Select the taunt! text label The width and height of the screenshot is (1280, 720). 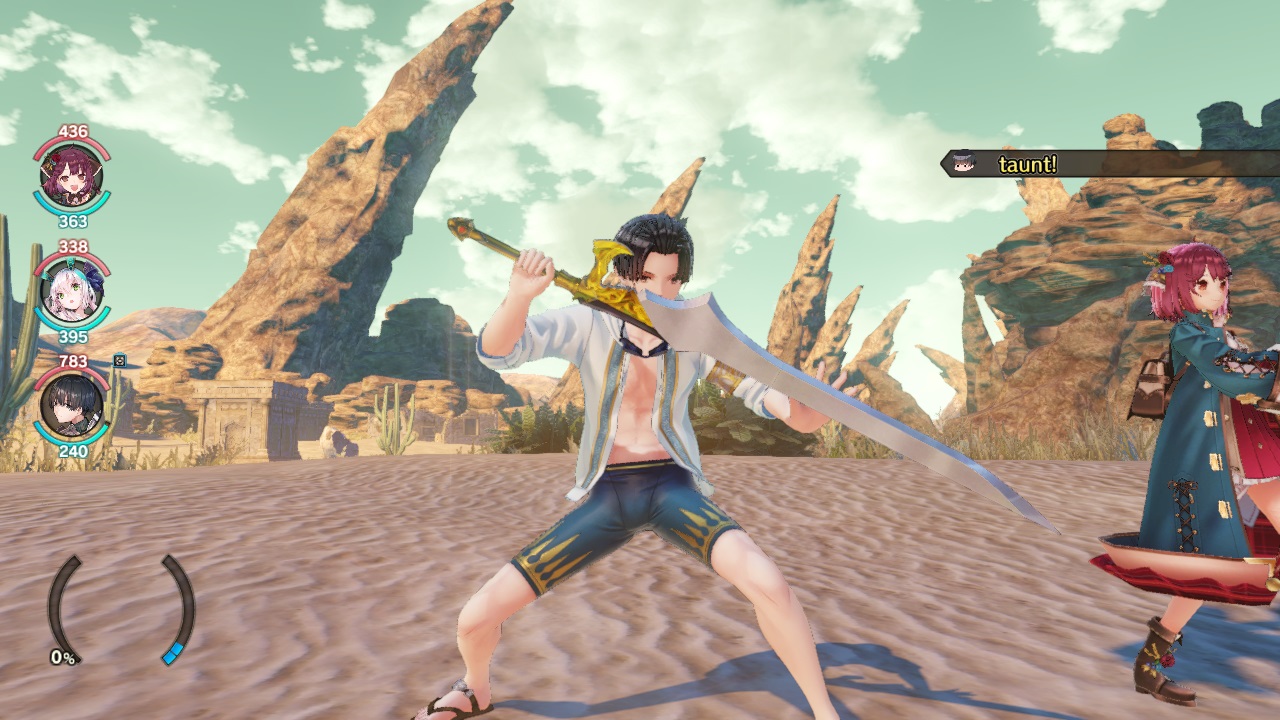click(x=1028, y=163)
